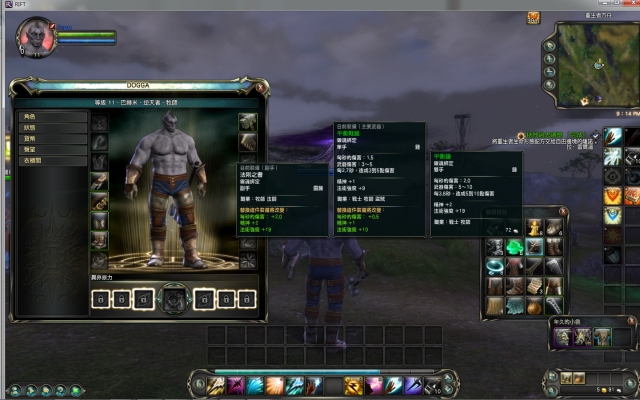Click the center planar focus slot

[174, 298]
